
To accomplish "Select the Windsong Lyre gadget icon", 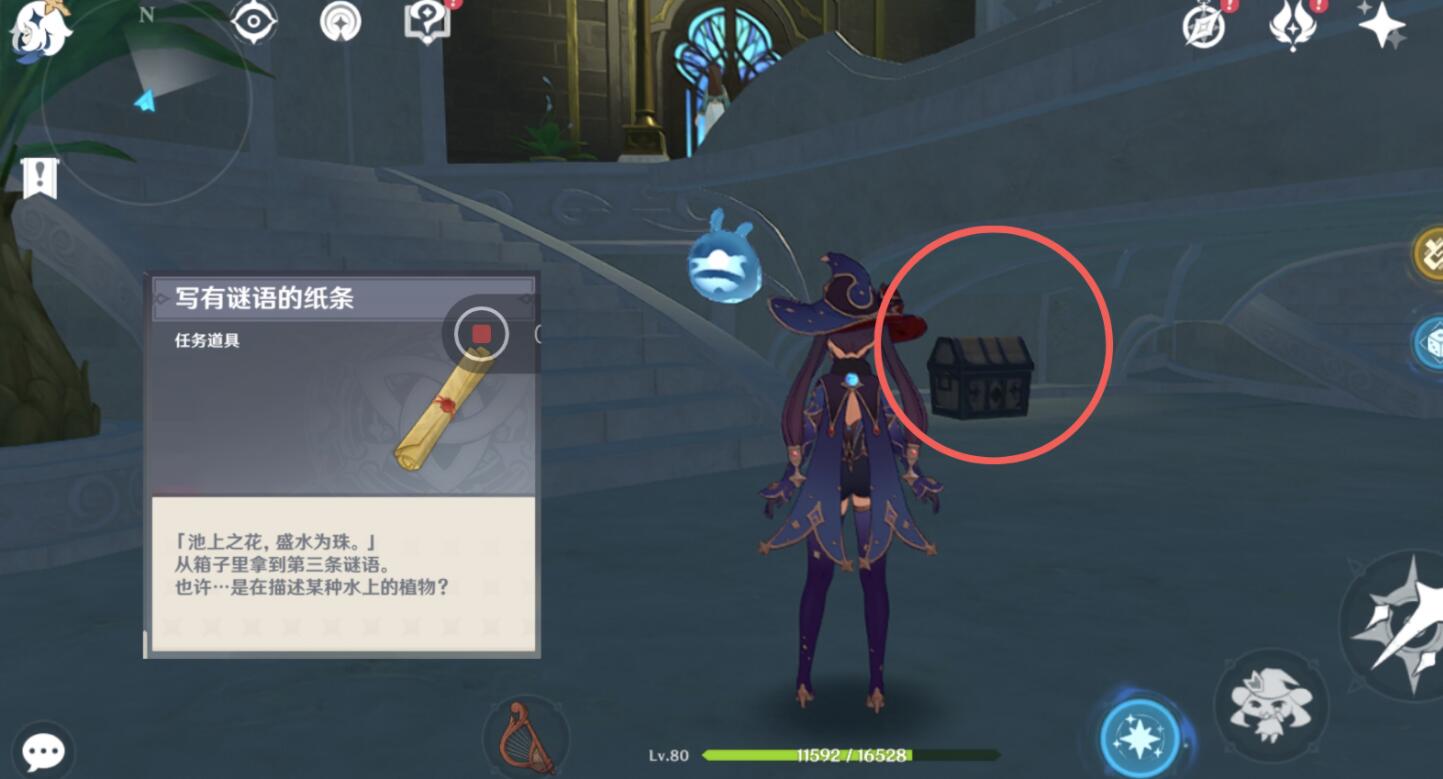I will pos(527,737).
